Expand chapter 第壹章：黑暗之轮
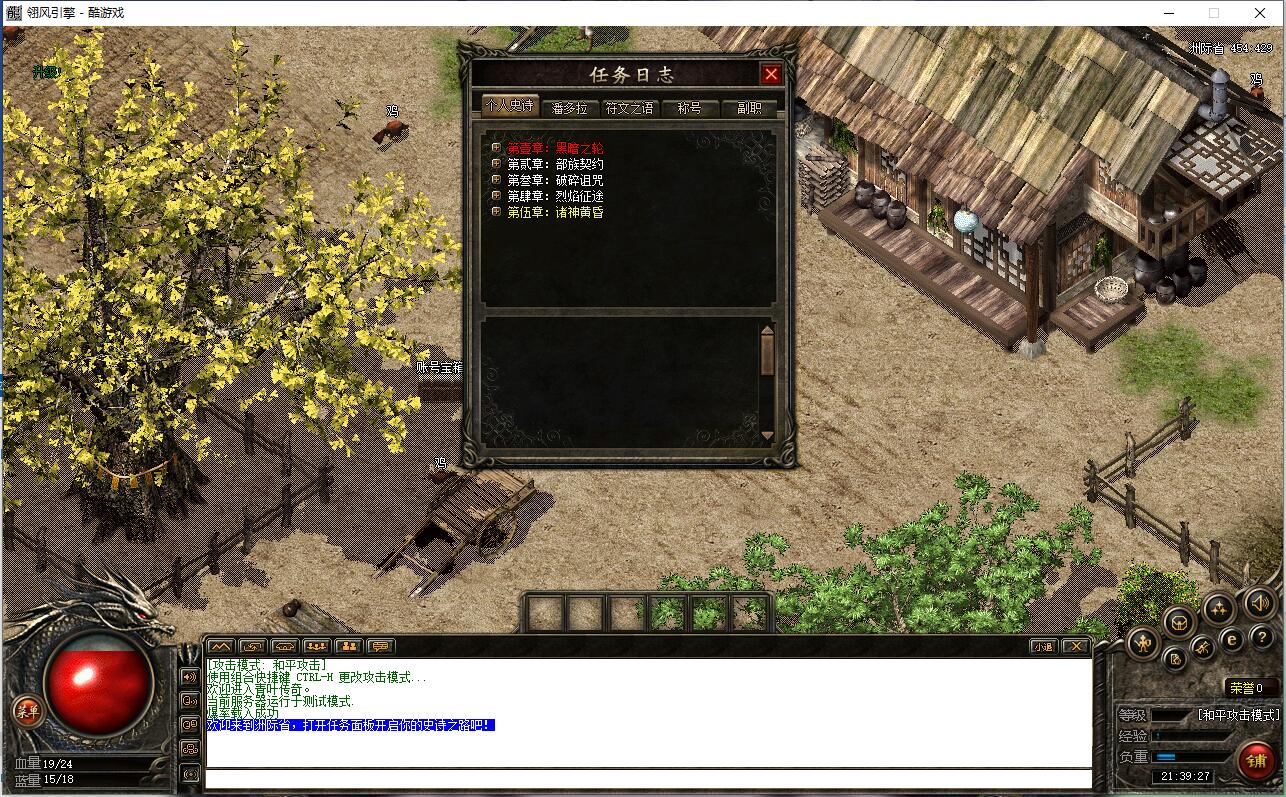 click(555, 148)
